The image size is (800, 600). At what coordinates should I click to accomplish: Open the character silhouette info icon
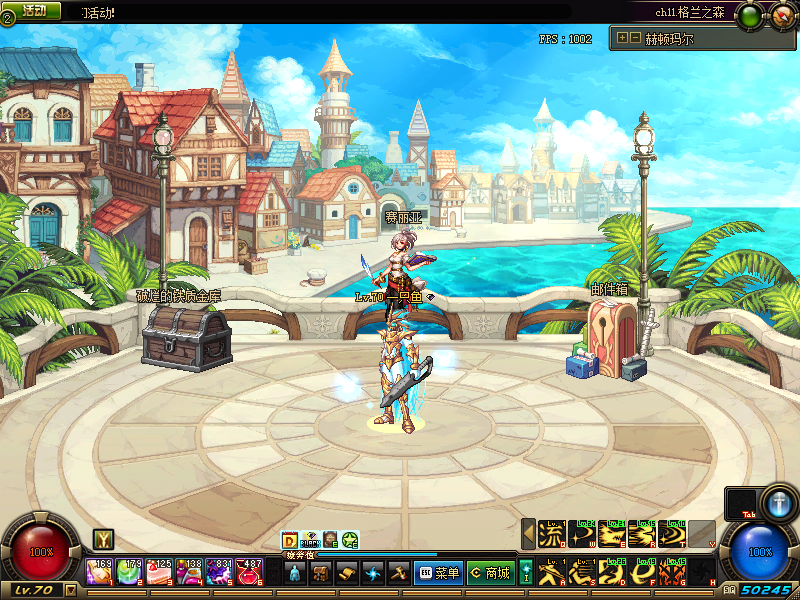(x=294, y=573)
